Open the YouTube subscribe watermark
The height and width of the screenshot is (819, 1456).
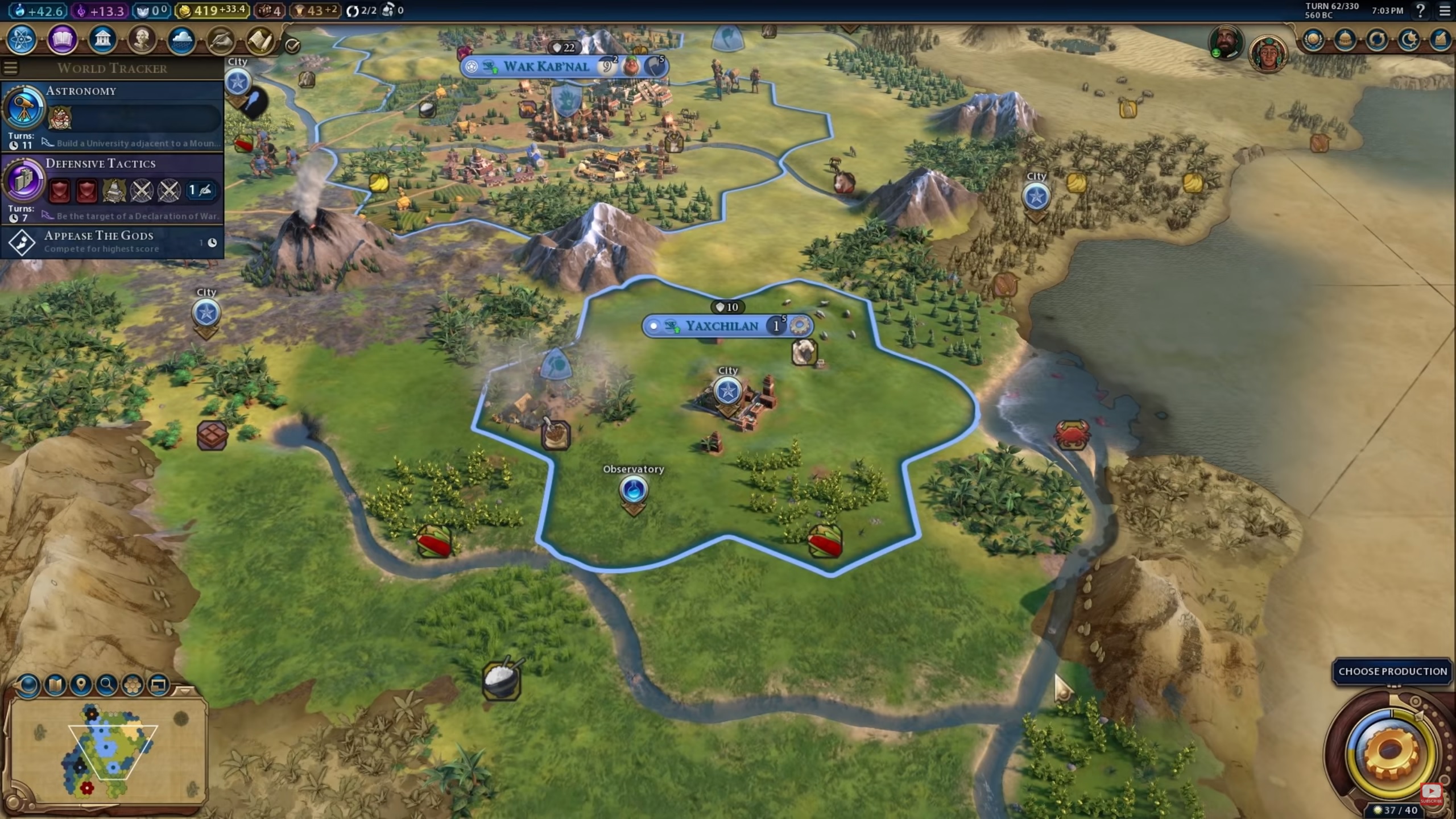click(1431, 793)
